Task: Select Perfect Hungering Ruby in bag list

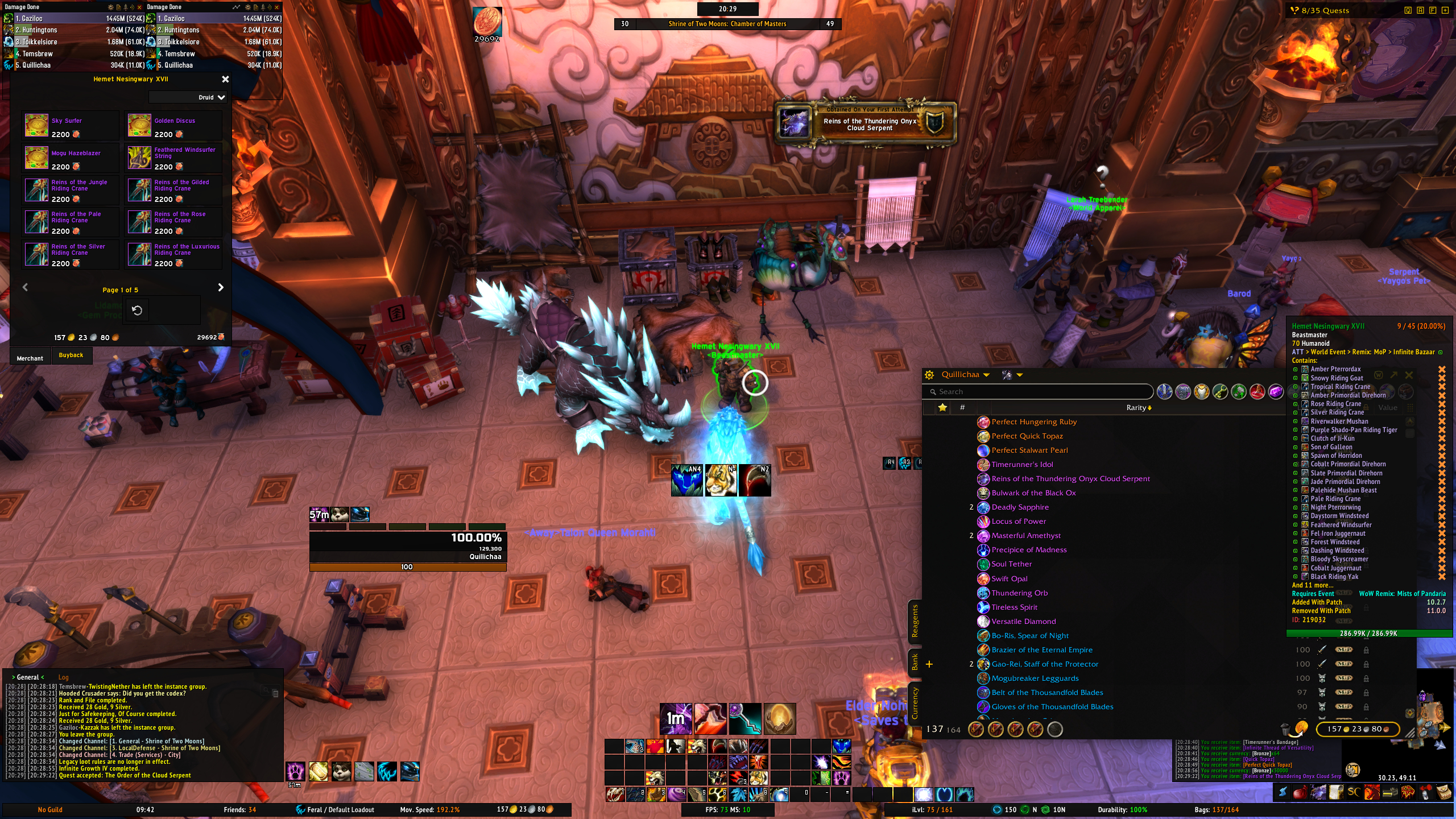Action: click(1033, 422)
